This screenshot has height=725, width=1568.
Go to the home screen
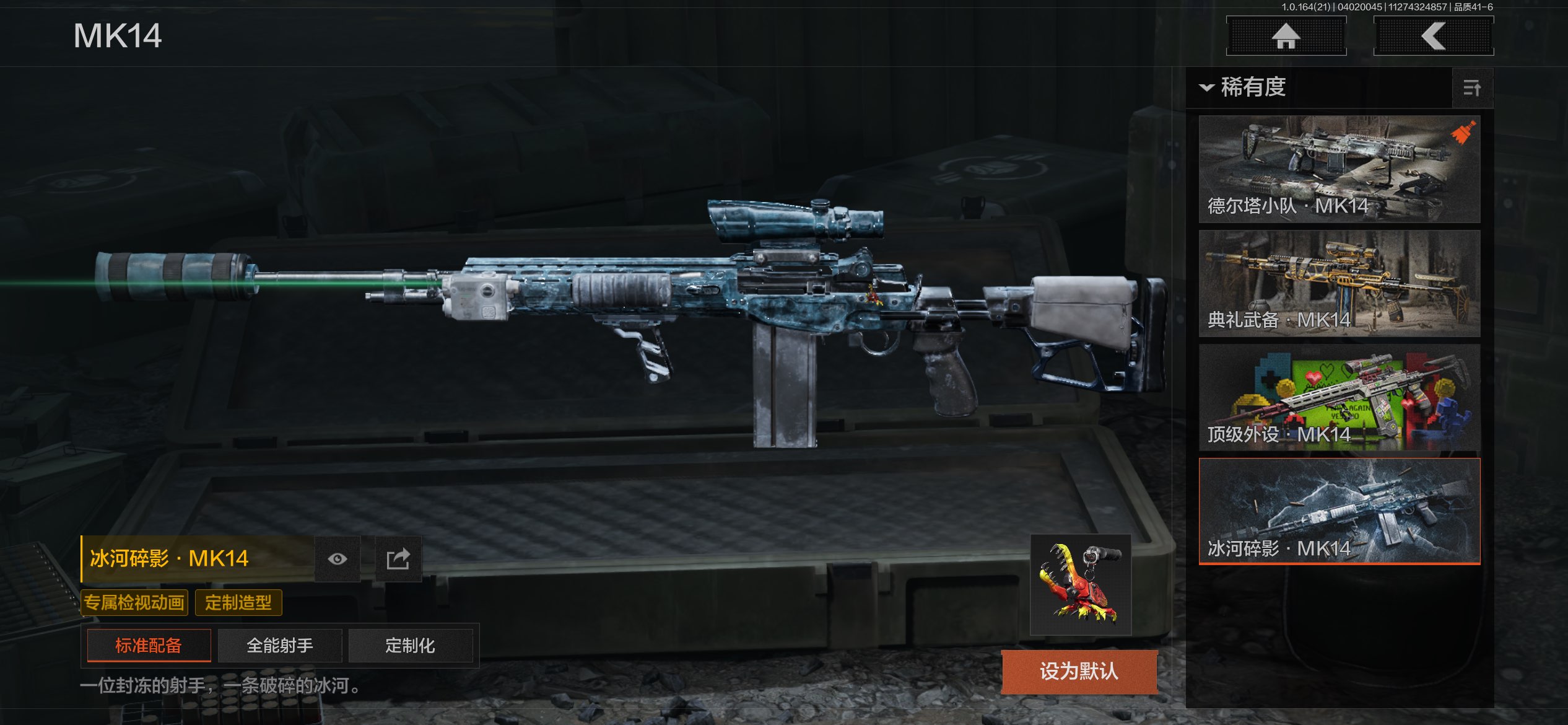point(1286,36)
